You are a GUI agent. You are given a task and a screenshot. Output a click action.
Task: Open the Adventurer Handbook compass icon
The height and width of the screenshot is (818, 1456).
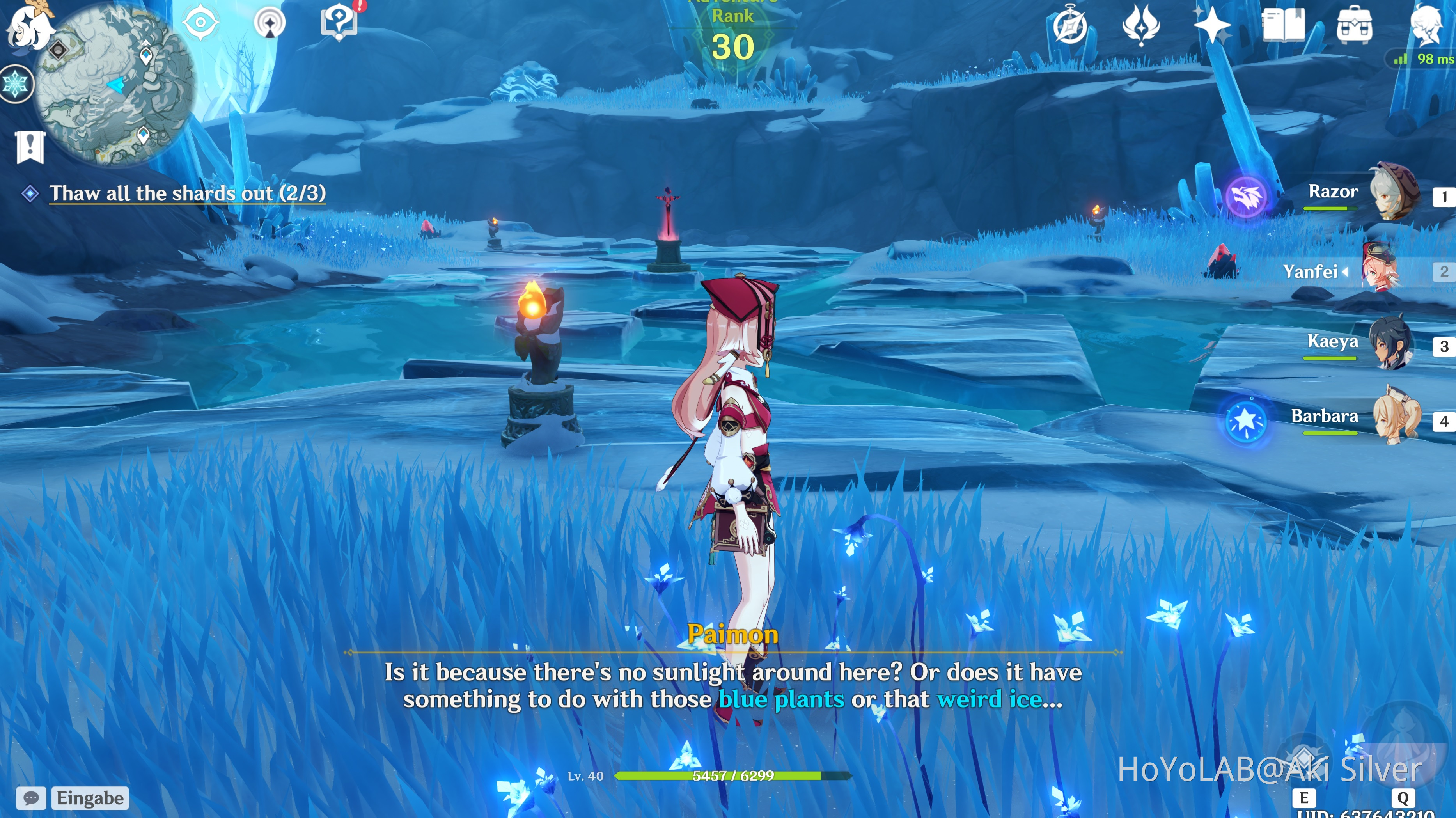[x=1071, y=25]
